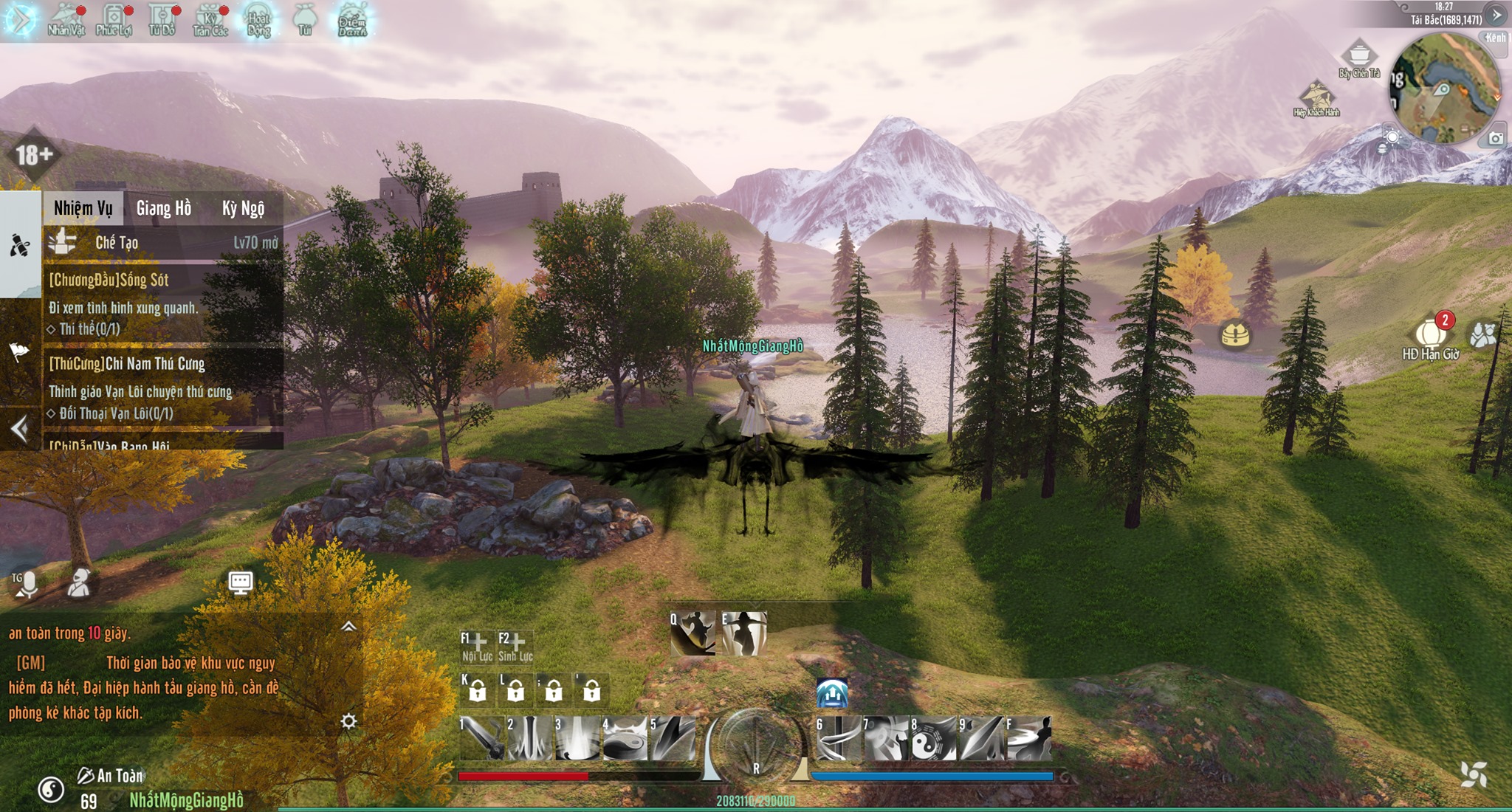Activate the sword skill in slot 1
Image resolution: width=1512 pixels, height=812 pixels.
(x=482, y=738)
